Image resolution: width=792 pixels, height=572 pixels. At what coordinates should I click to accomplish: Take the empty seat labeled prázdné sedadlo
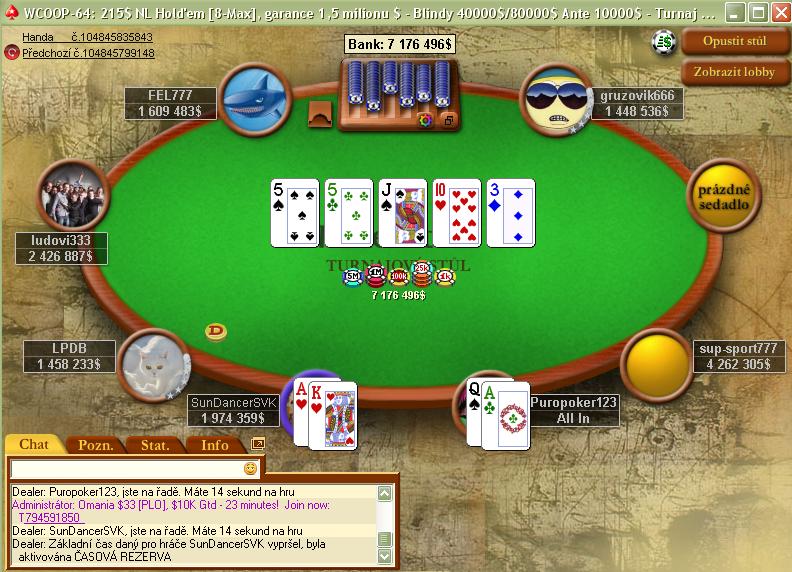click(x=724, y=196)
